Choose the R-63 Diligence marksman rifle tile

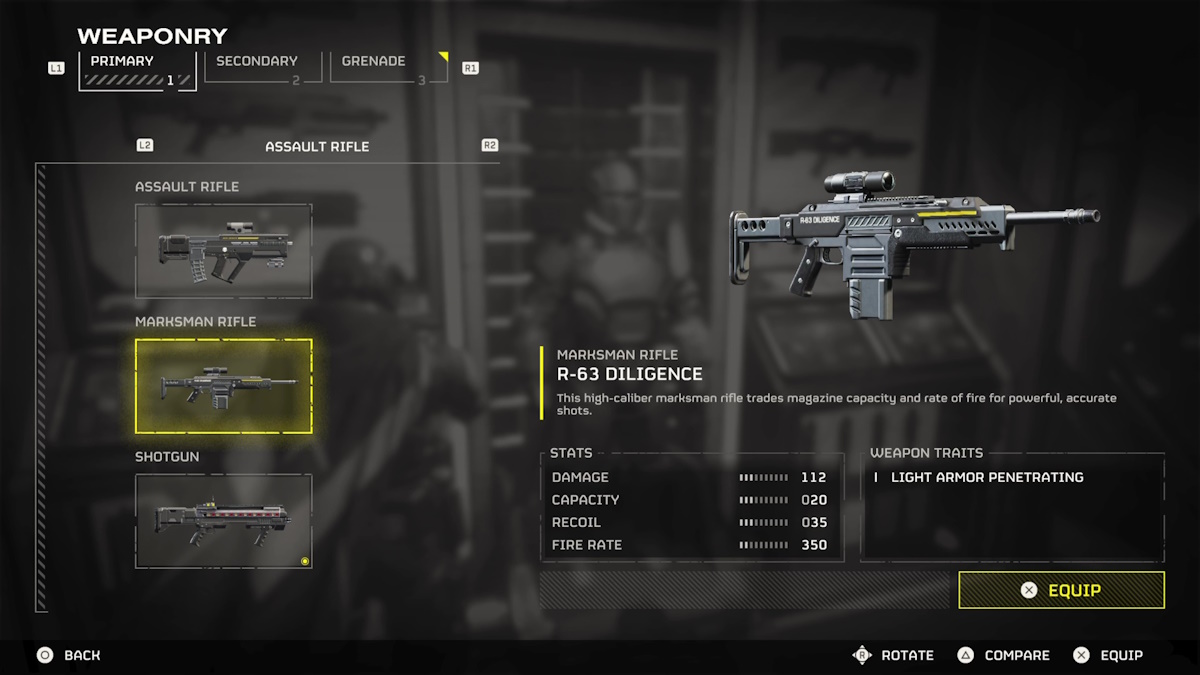[x=224, y=386]
